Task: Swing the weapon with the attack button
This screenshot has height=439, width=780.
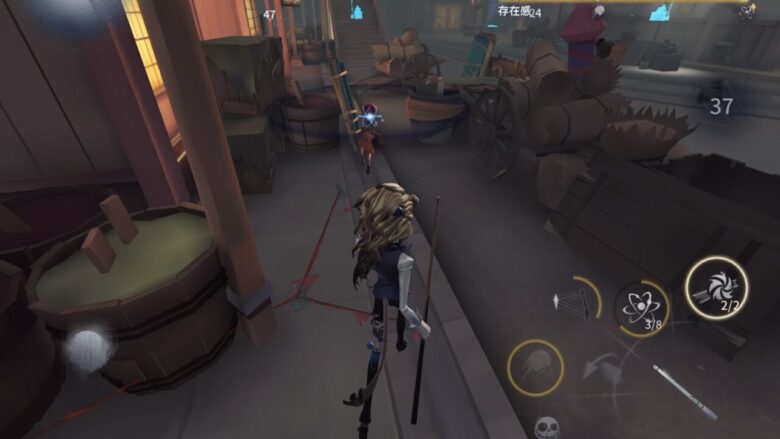Action: point(683,391)
